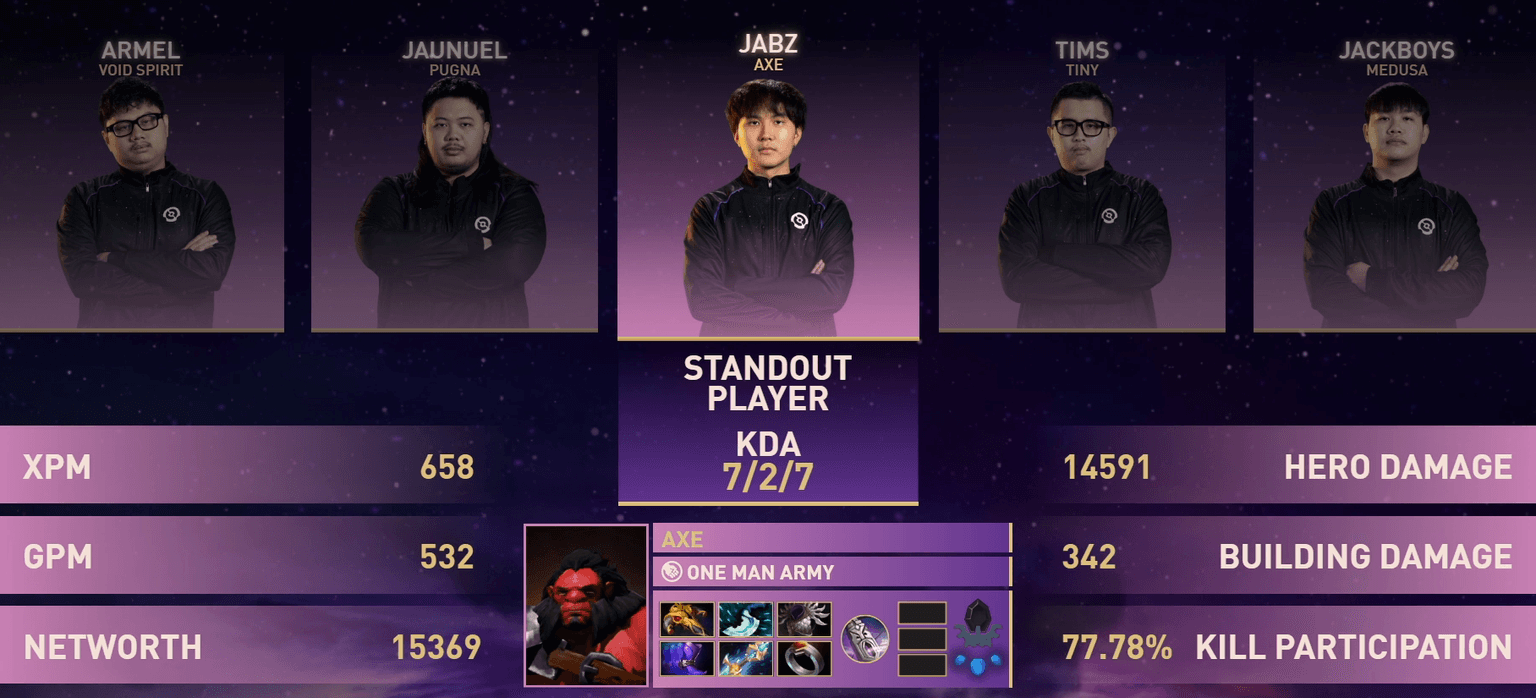
Task: Inspect the Aghanim's scepter and shard indicator
Action: 978,638
